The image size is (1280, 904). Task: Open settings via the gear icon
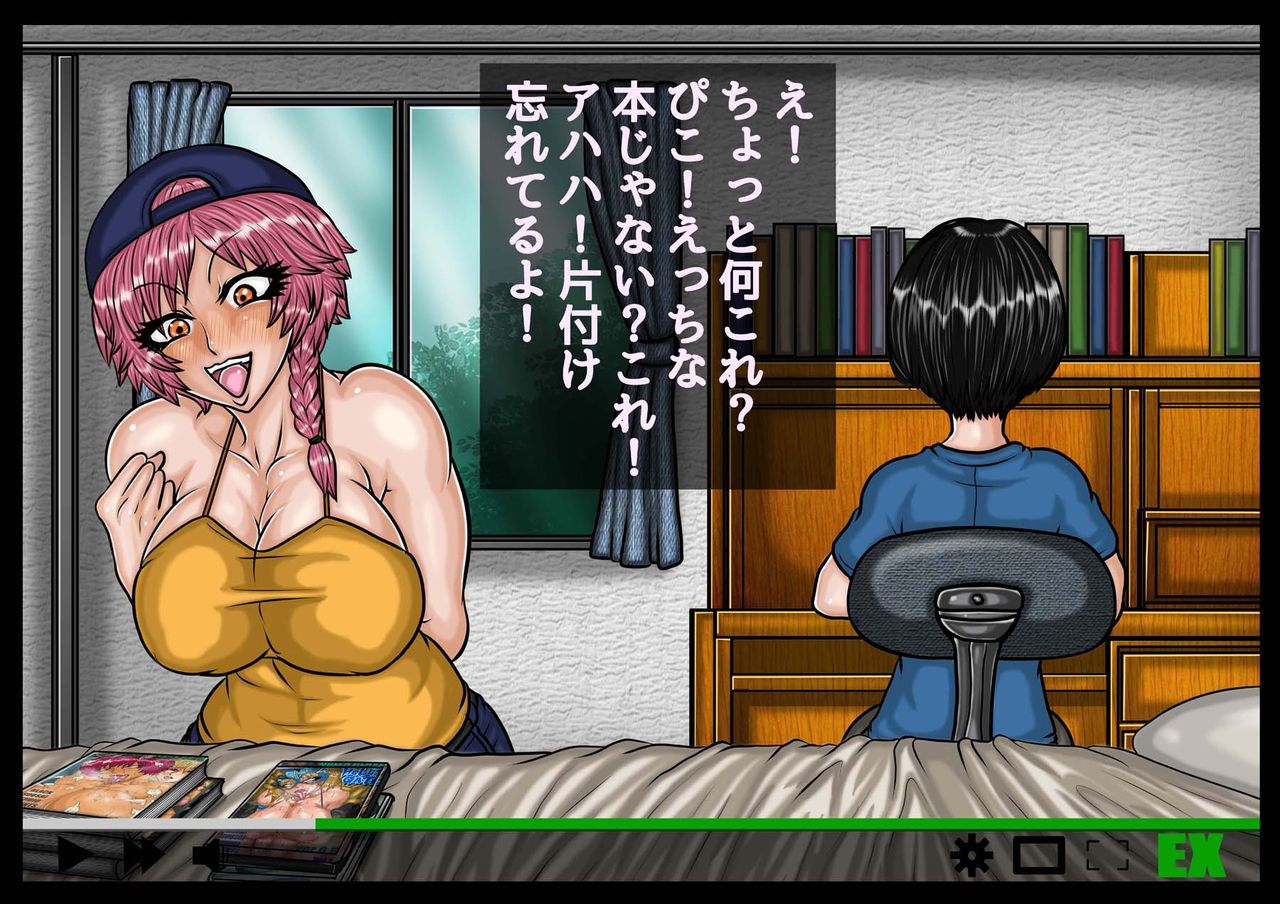point(972,855)
